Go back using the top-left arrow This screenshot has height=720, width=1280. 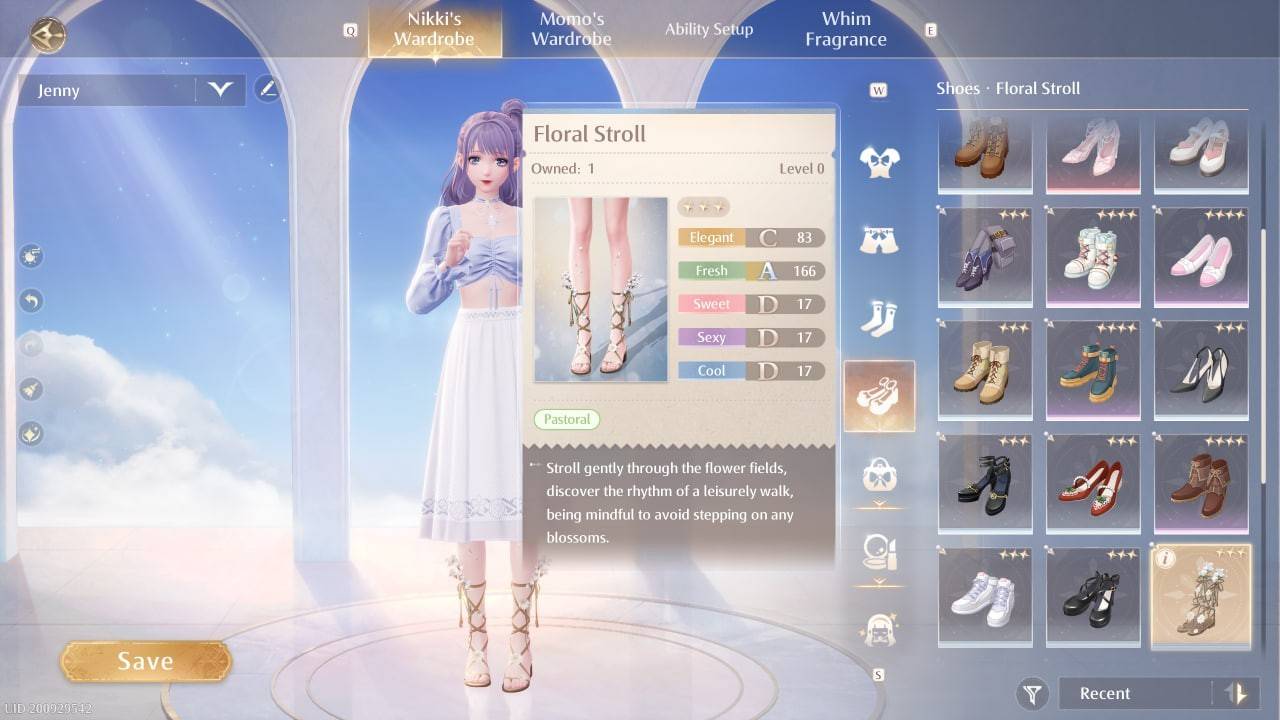(47, 36)
